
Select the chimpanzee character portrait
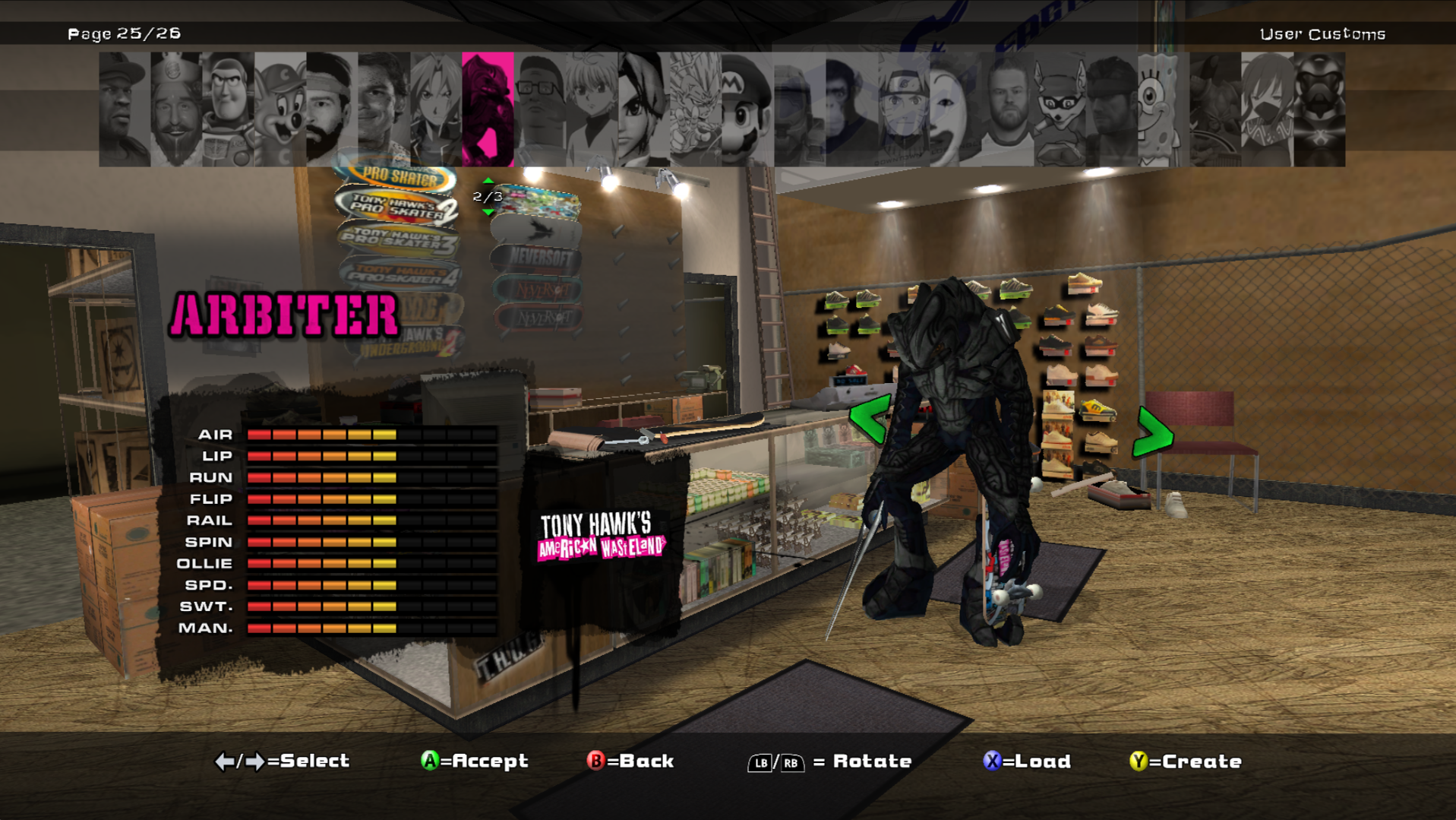click(x=851, y=109)
